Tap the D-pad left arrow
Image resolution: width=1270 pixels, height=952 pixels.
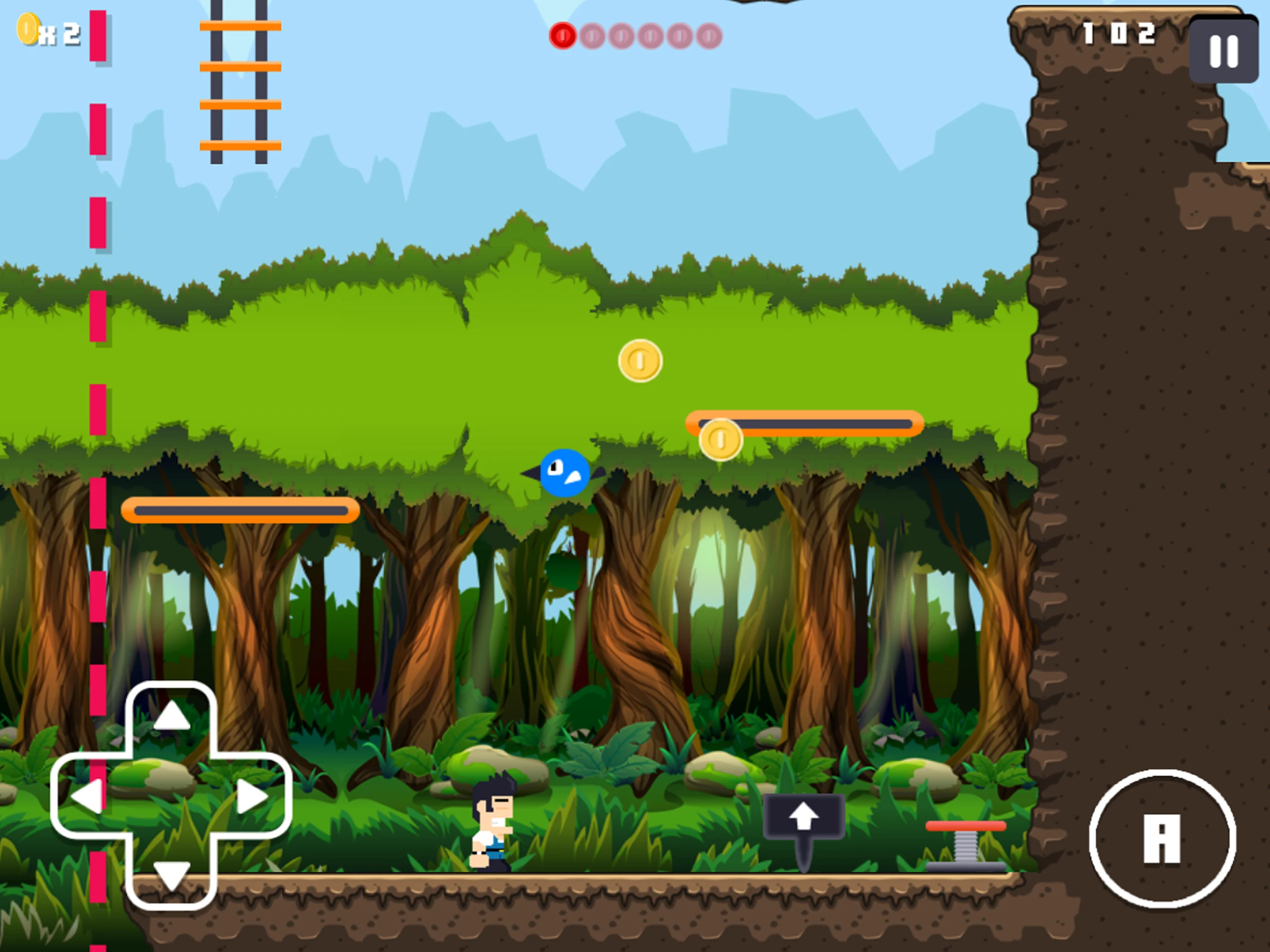[87, 796]
